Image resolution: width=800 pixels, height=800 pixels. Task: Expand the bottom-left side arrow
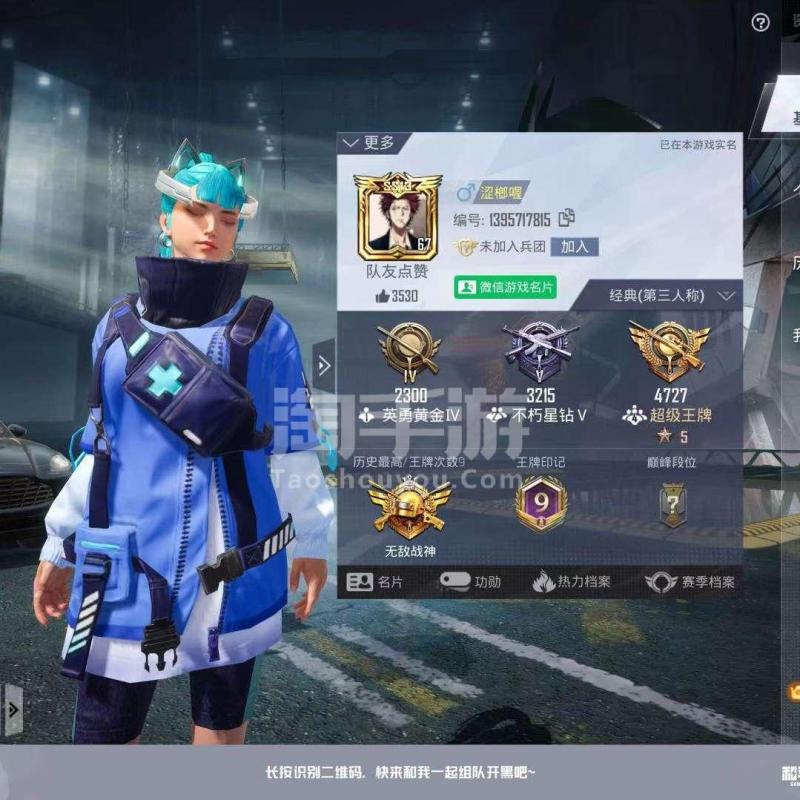point(12,710)
